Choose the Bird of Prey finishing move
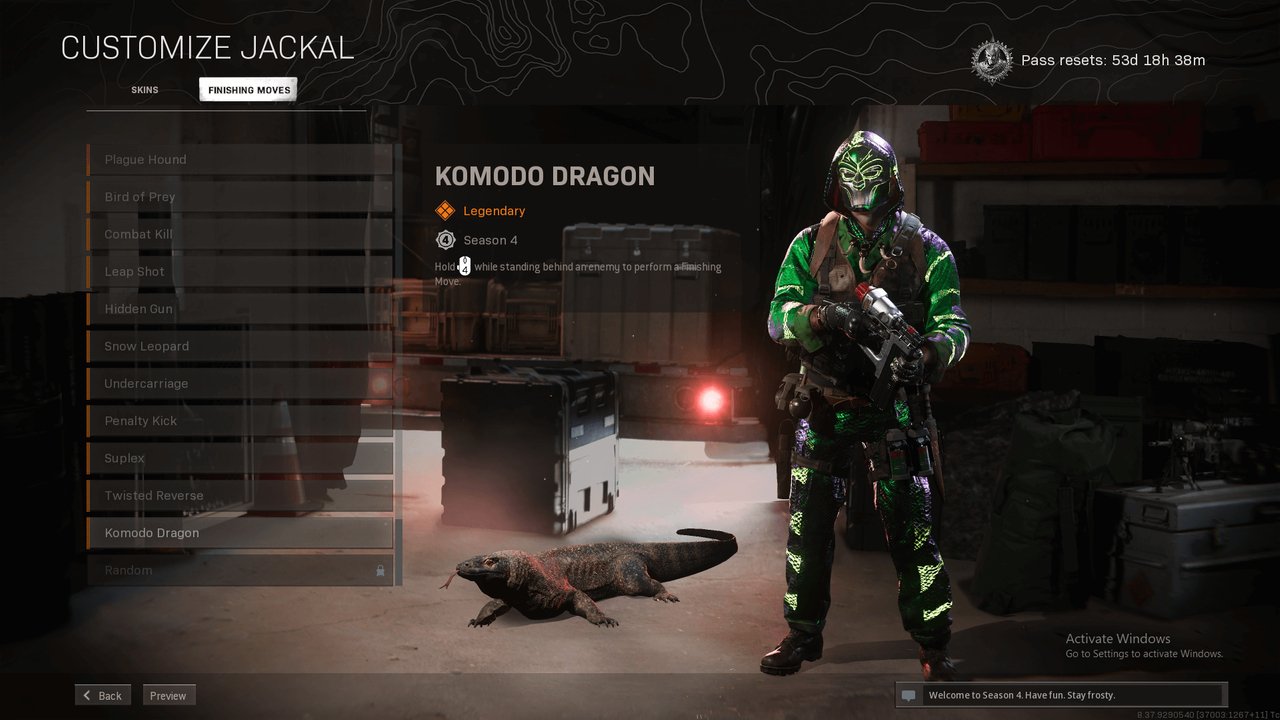 coord(240,197)
